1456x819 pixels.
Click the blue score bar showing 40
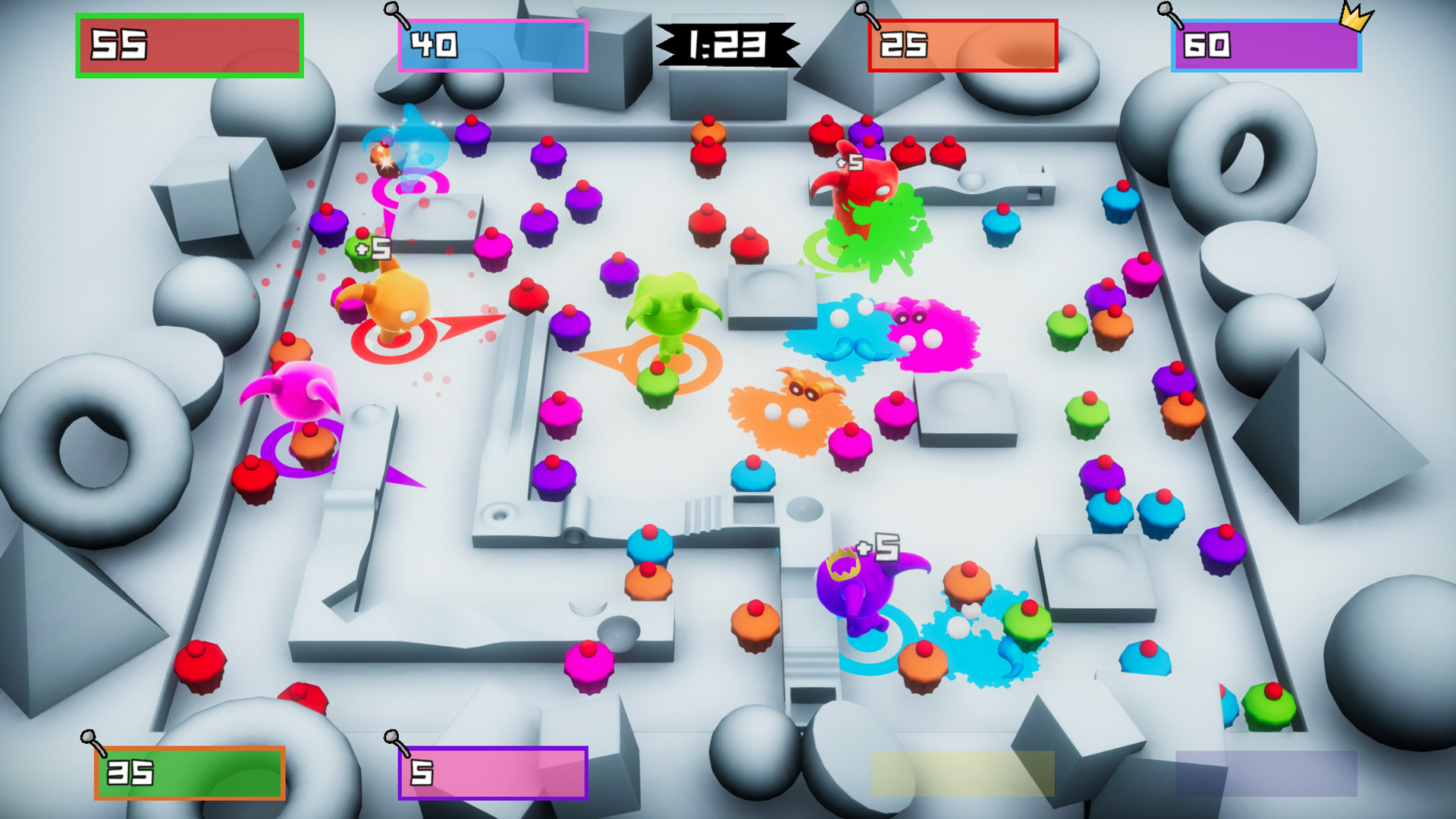click(493, 45)
